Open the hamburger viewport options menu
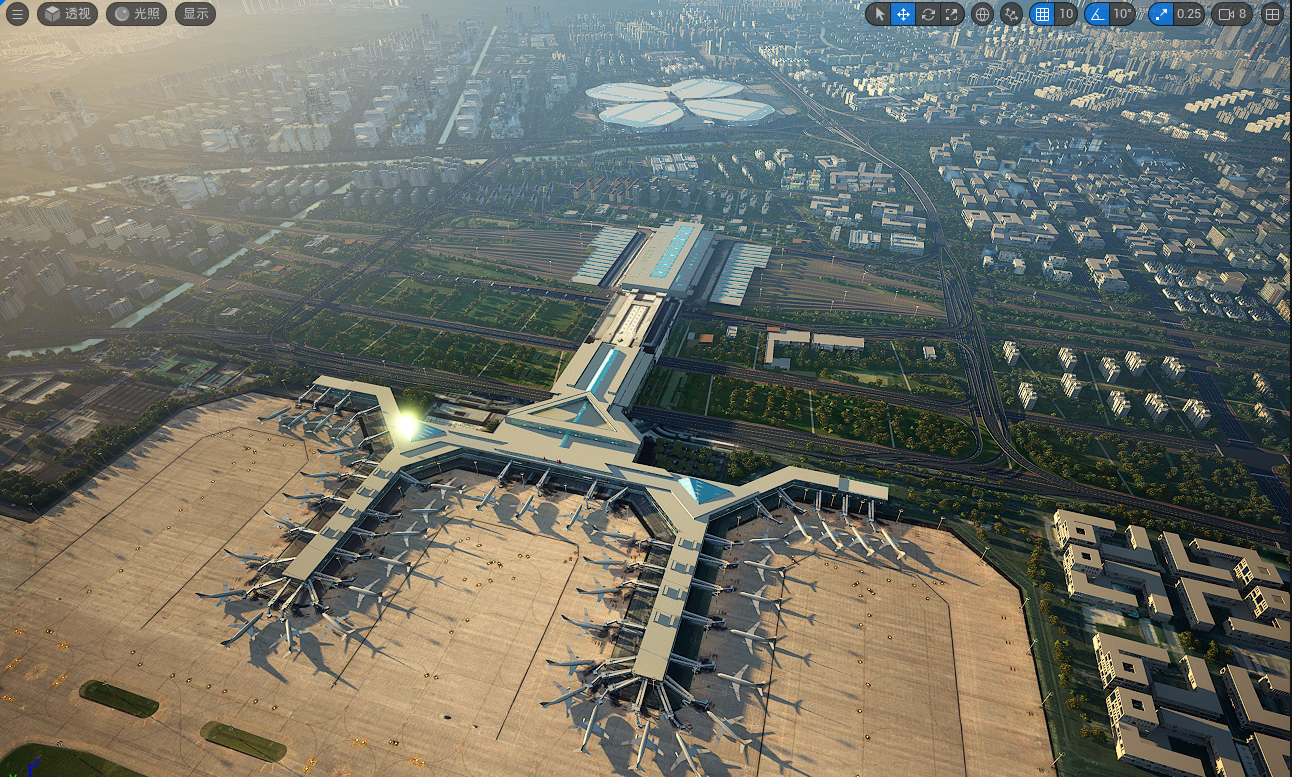Image resolution: width=1292 pixels, height=777 pixels. (x=17, y=14)
